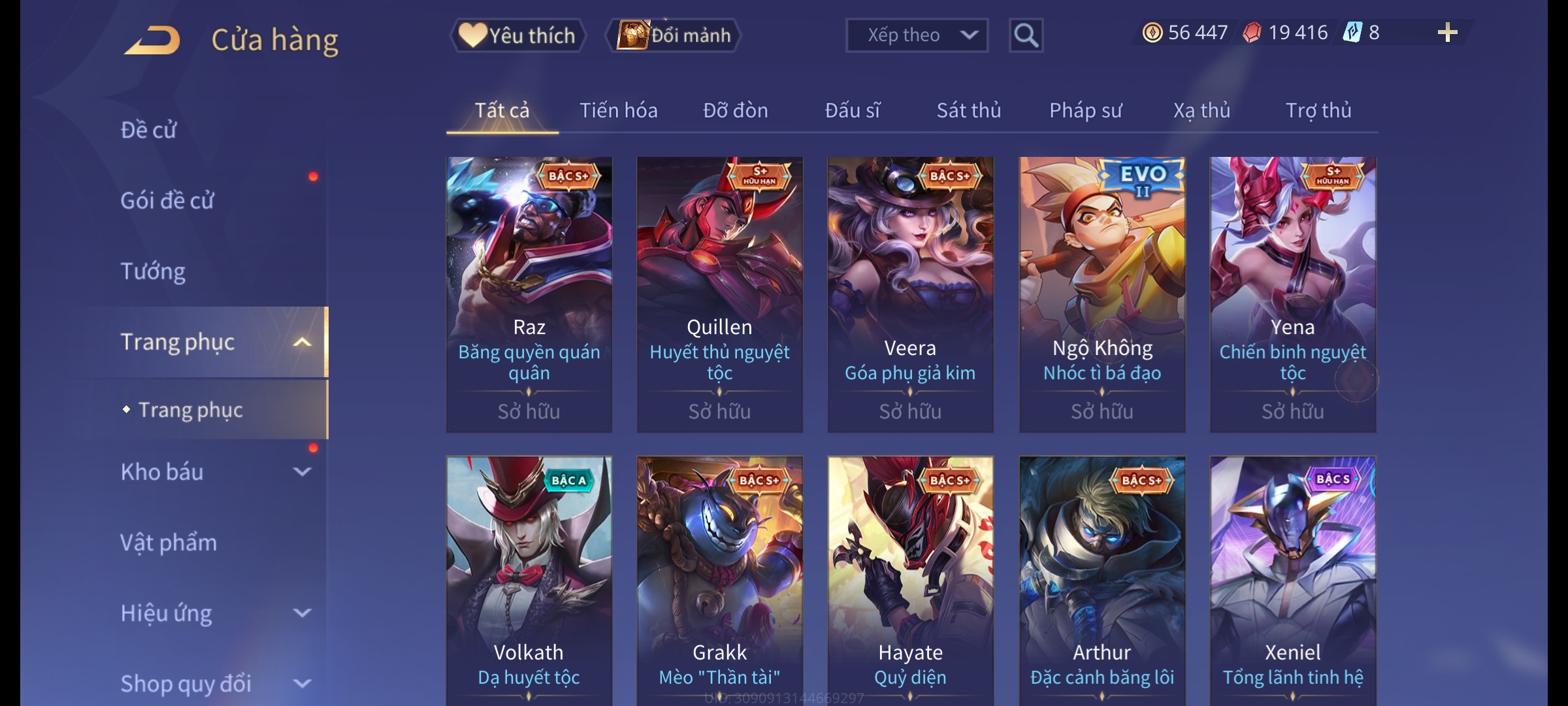Screen dimensions: 1568x706
Task: Filter by the Sát thủ tab
Action: (x=968, y=110)
